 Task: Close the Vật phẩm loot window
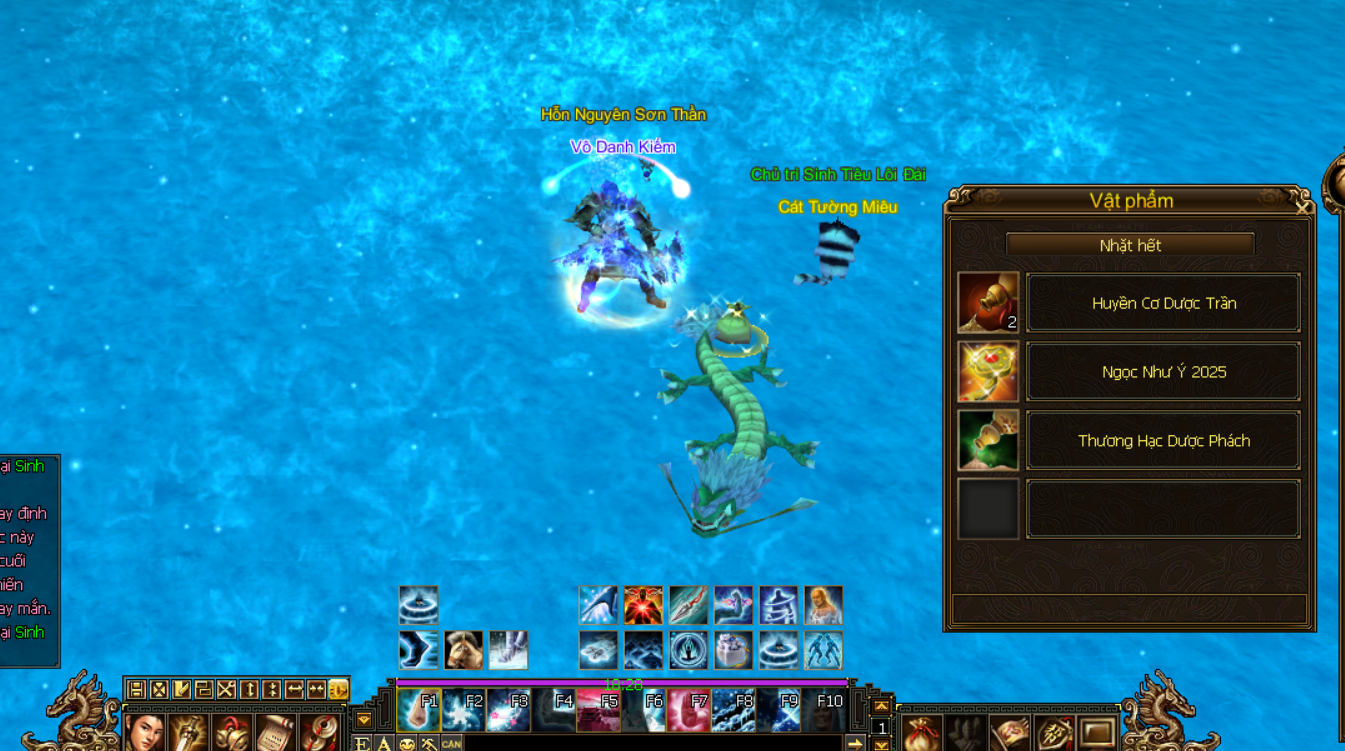pos(1302,208)
